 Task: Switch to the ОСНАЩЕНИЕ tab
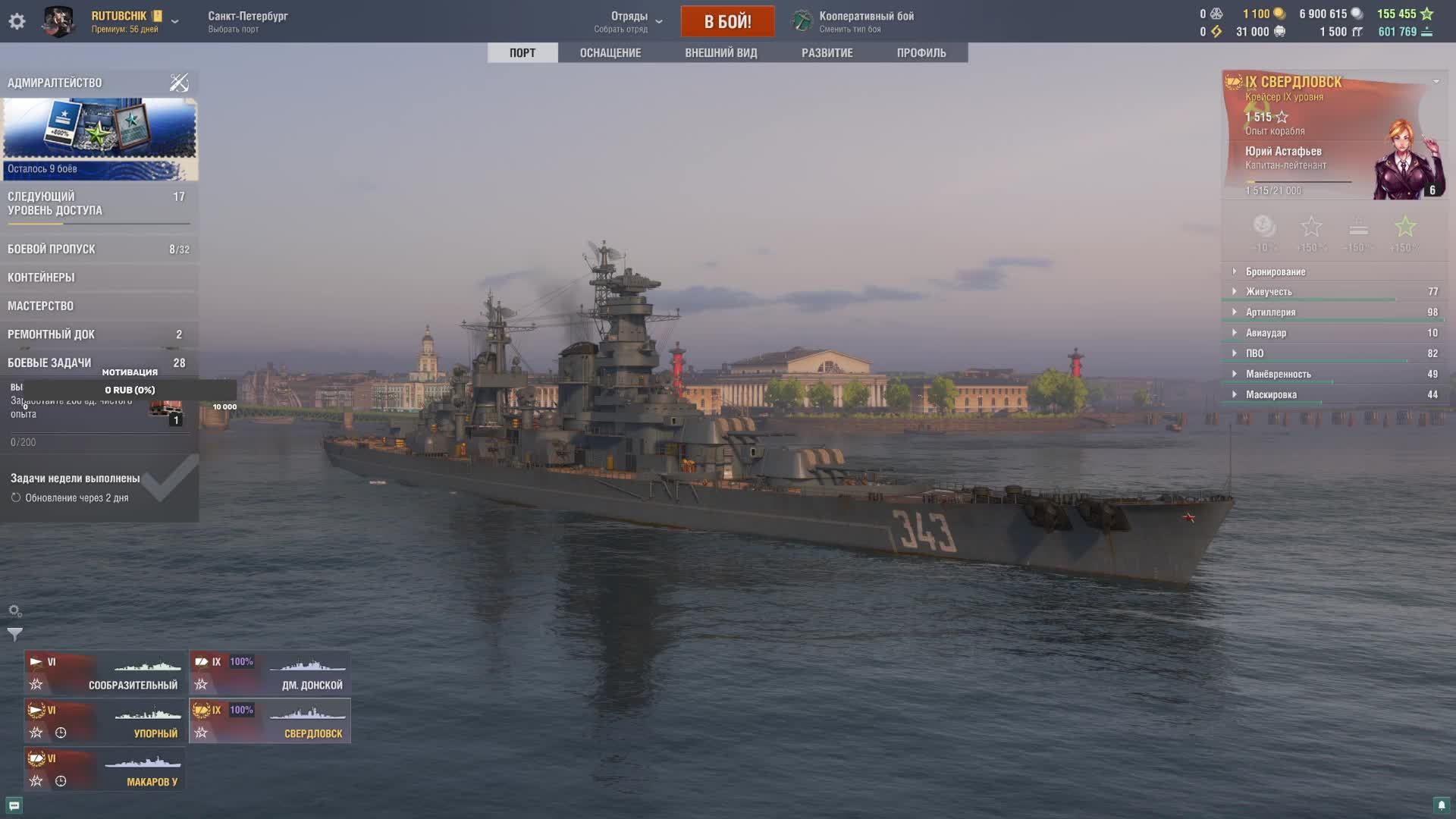(610, 53)
